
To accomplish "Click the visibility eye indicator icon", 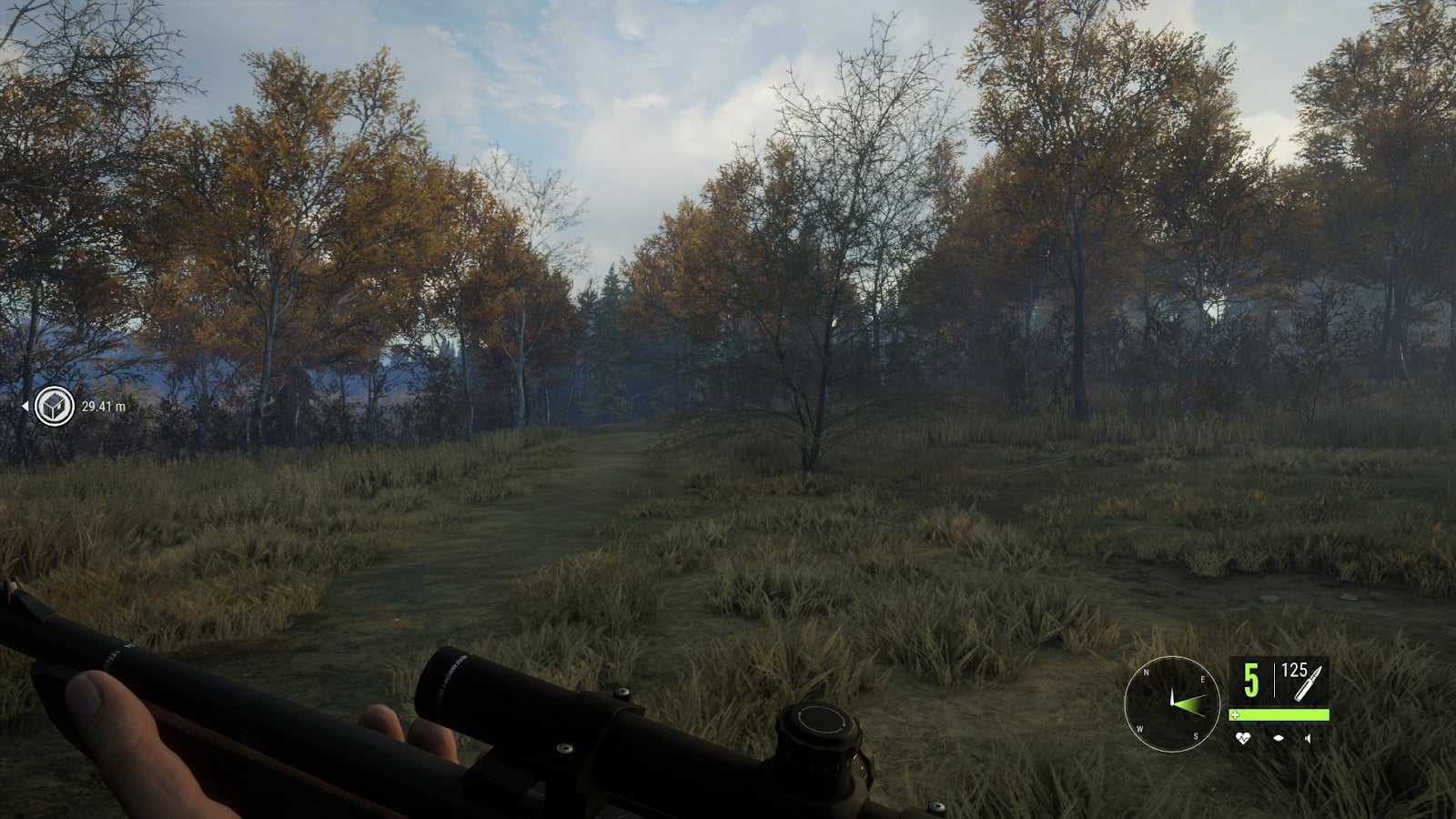I will (1279, 738).
